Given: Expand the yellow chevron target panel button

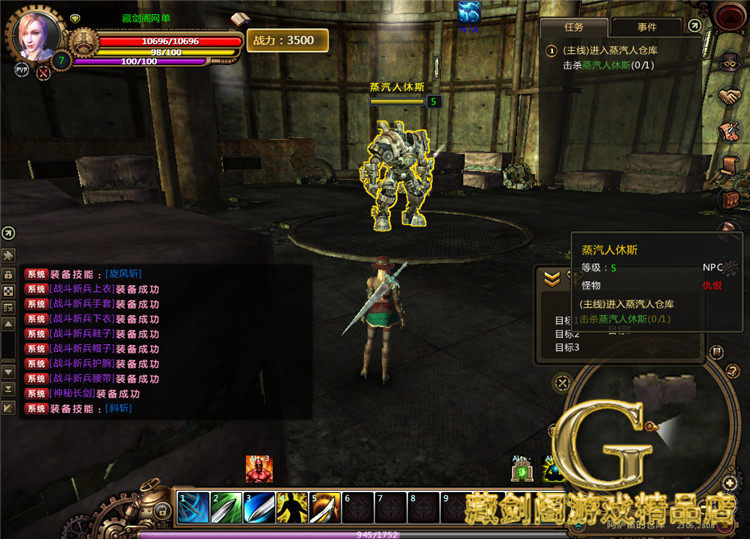Looking at the screenshot, I should [x=551, y=281].
